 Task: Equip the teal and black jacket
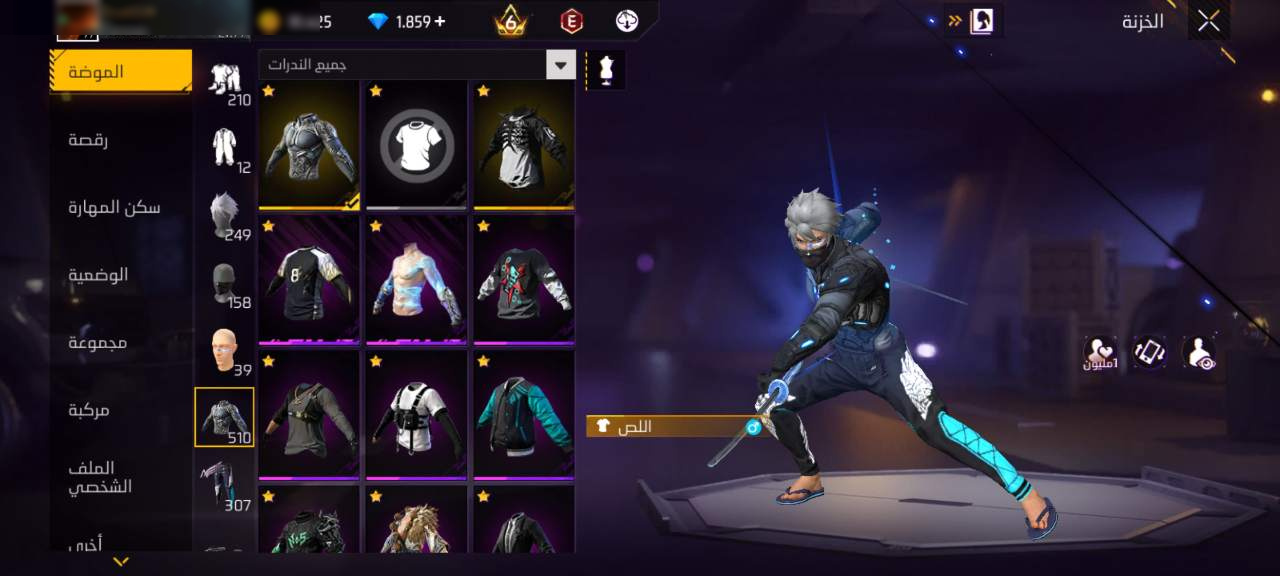tap(524, 414)
